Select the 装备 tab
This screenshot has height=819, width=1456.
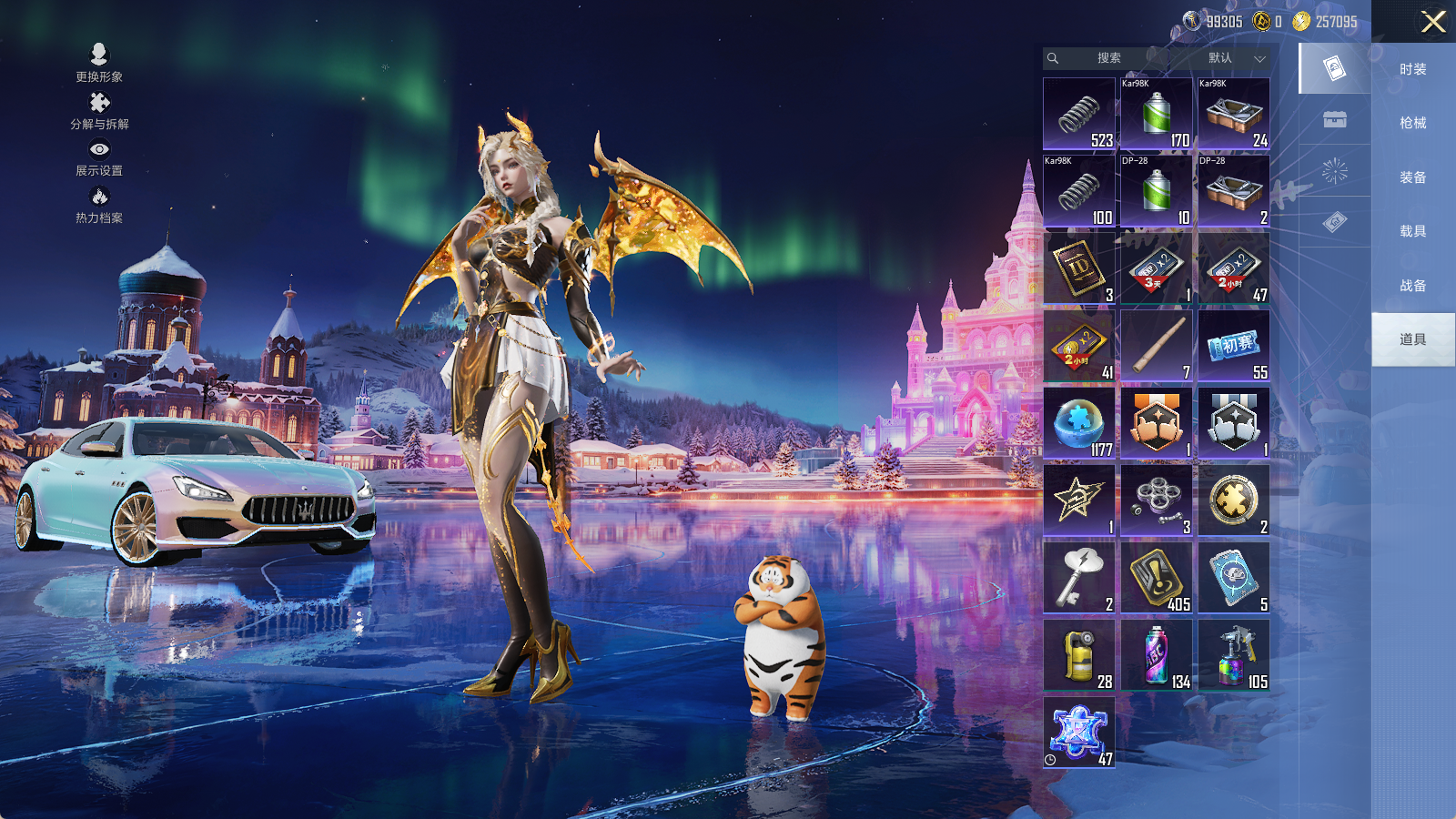click(1412, 177)
